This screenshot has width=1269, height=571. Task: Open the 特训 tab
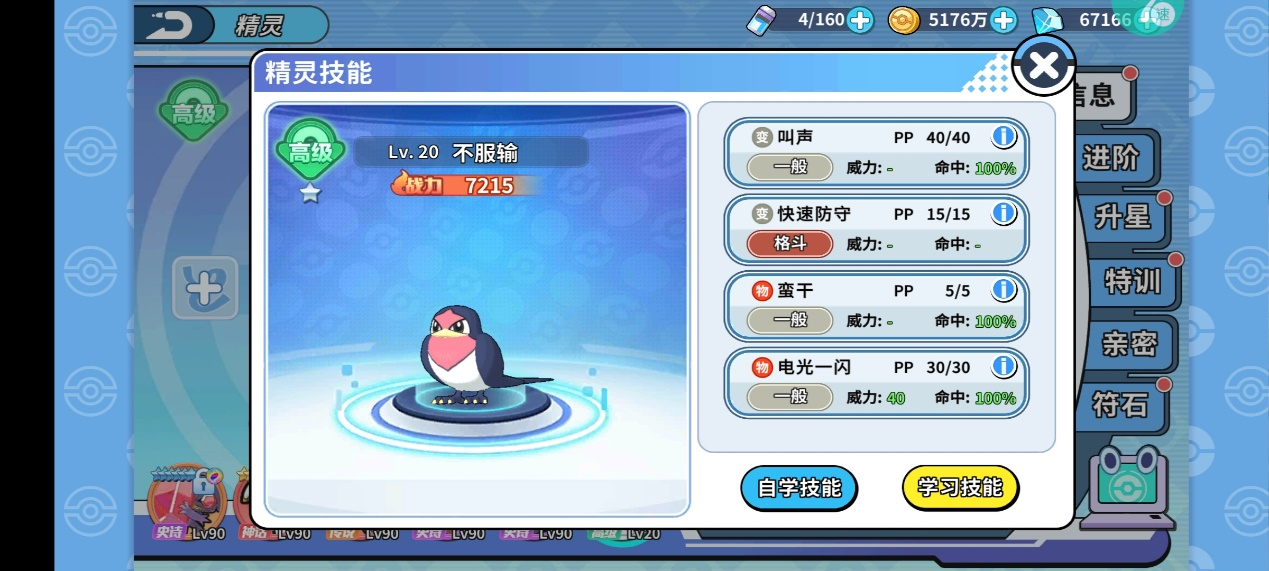(x=1132, y=281)
